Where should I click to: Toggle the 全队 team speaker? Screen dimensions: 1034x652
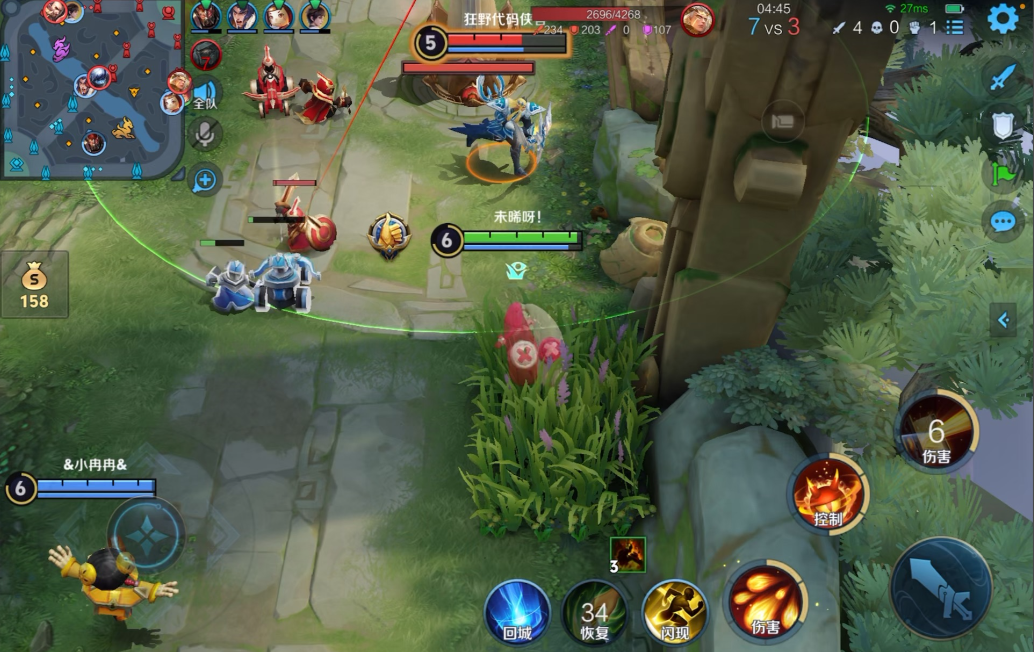205,95
